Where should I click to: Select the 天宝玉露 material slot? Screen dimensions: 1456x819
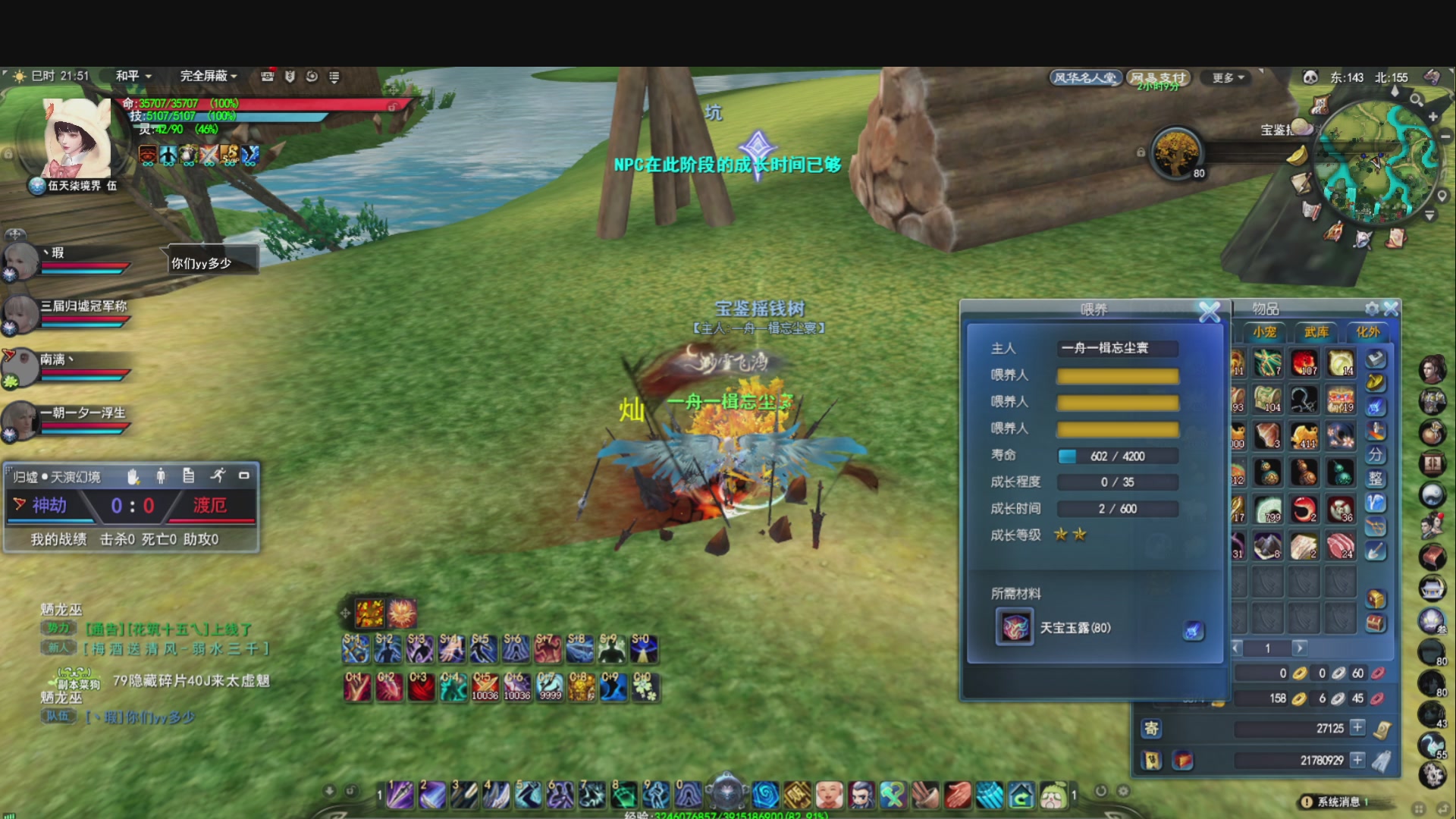[1015, 628]
